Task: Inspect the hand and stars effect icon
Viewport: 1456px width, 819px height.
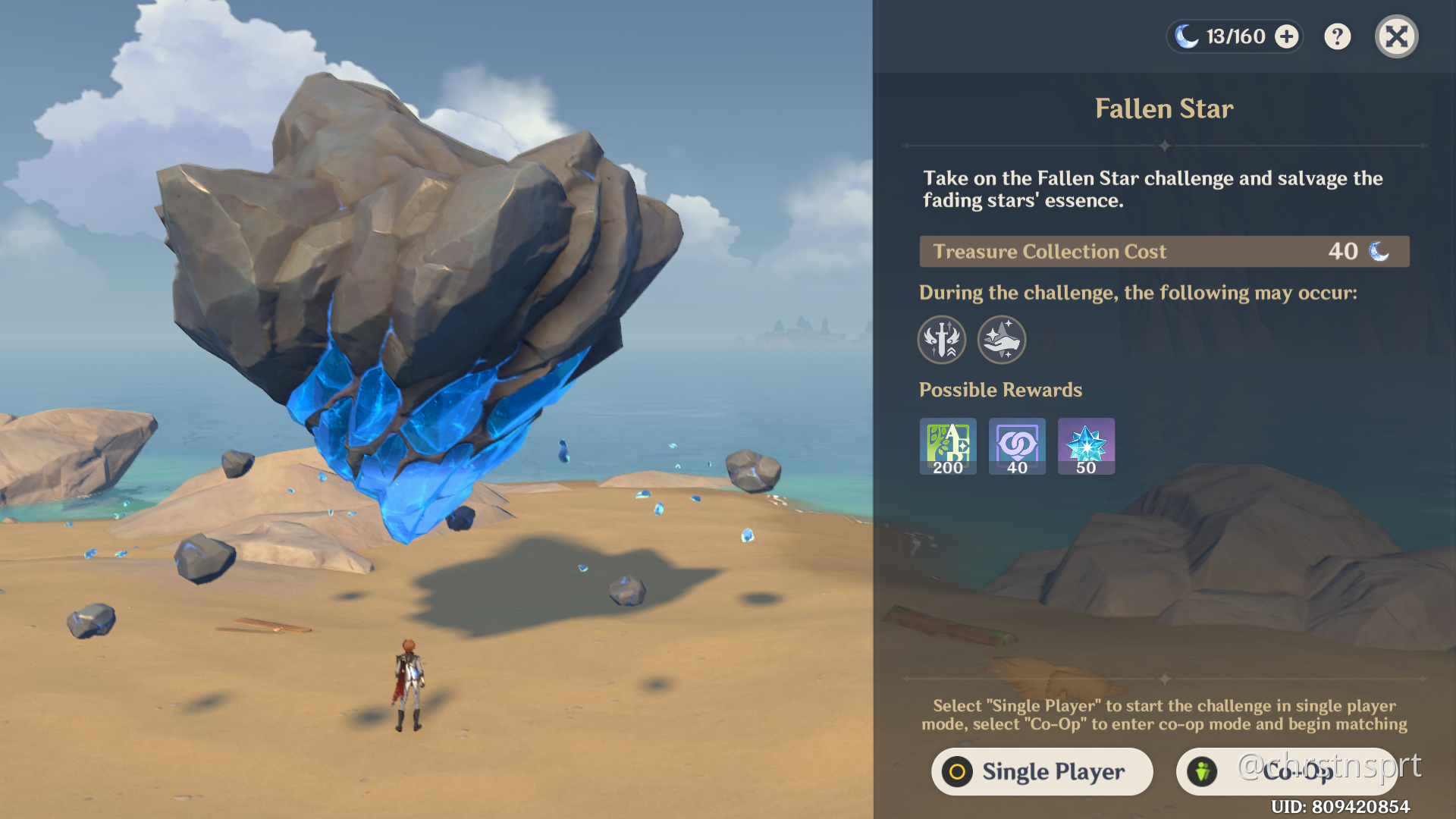Action: point(1002,339)
